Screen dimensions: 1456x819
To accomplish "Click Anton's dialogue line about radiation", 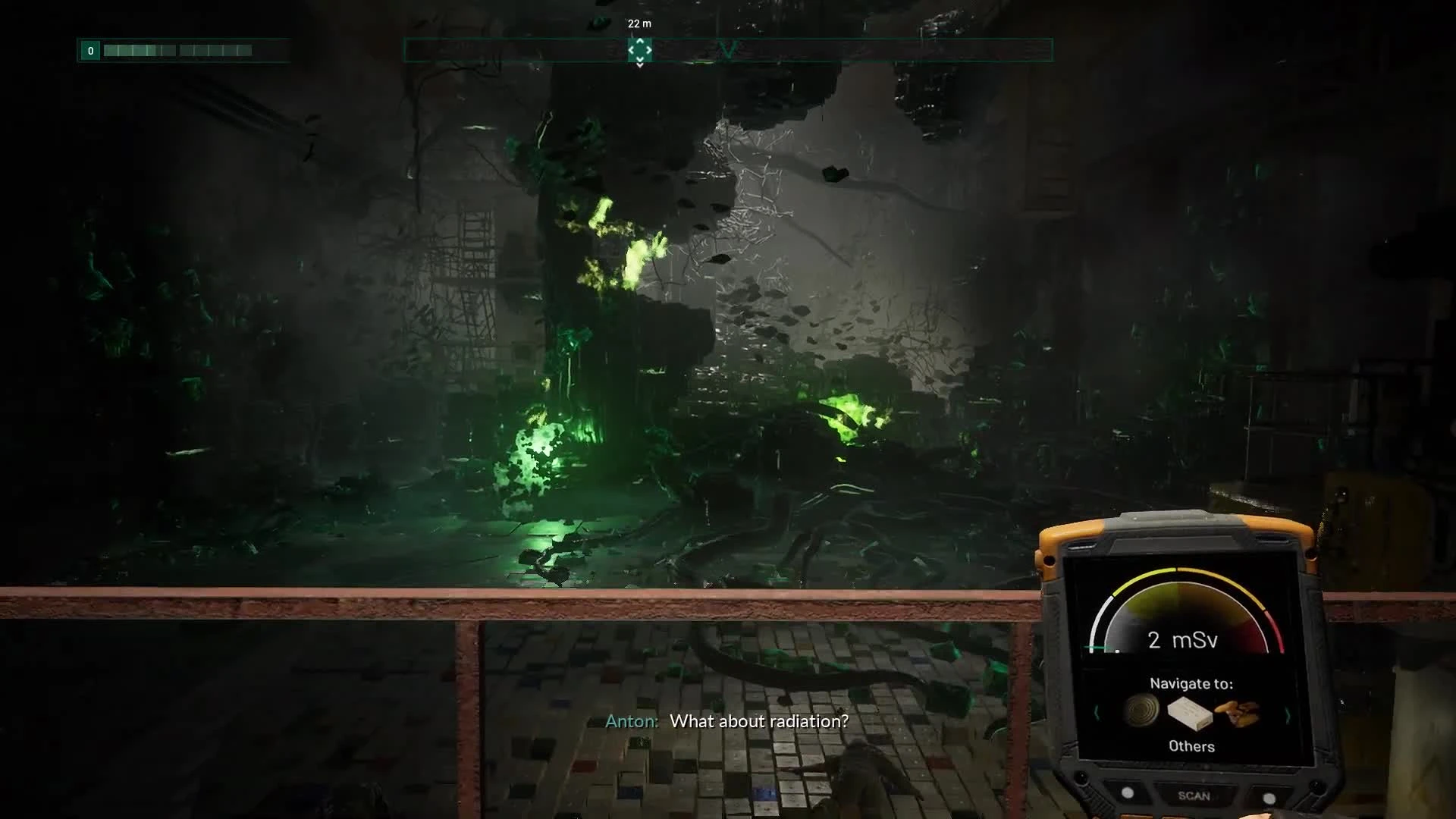I will (728, 722).
